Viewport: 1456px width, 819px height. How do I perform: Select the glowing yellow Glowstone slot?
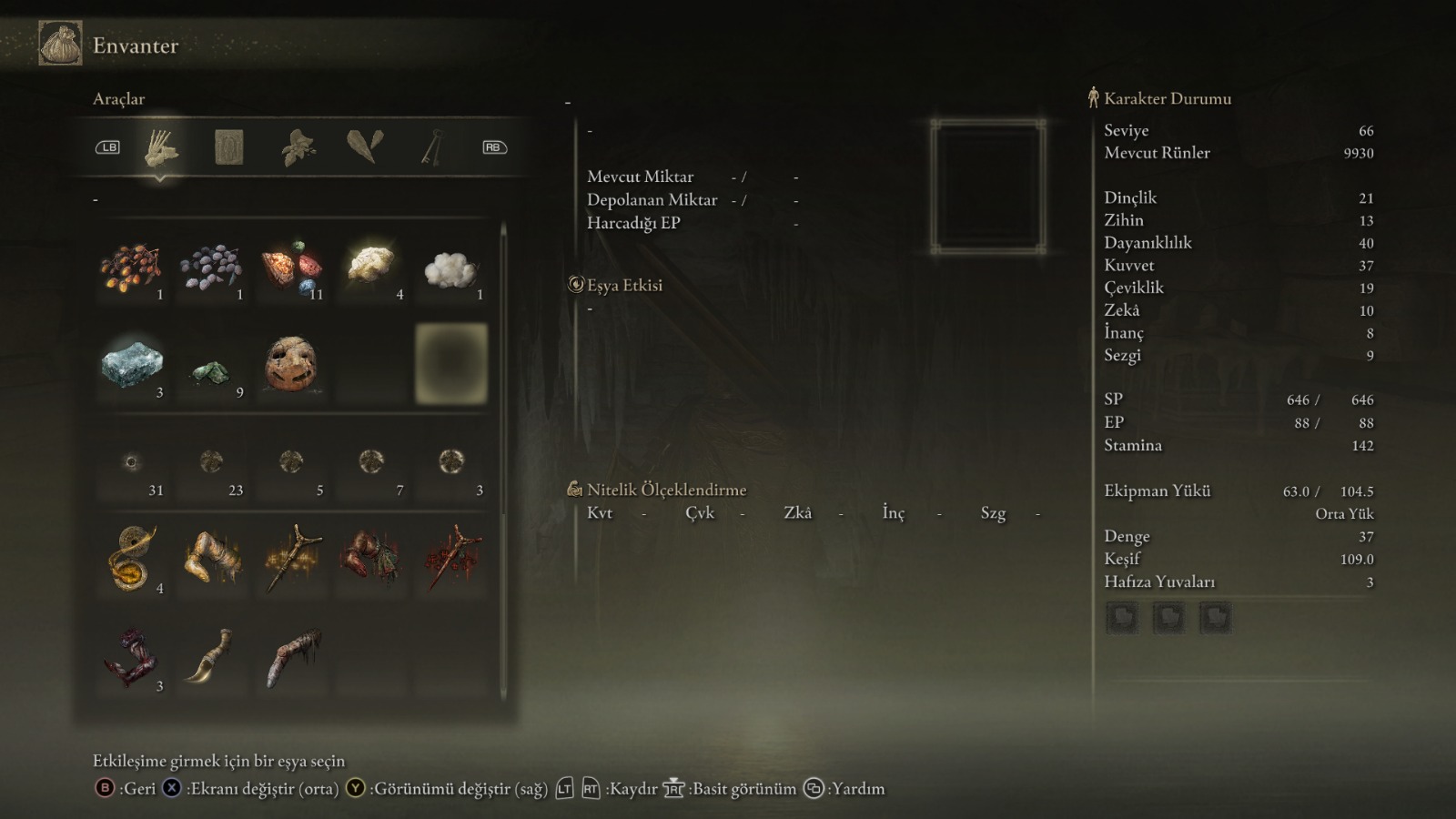click(371, 267)
